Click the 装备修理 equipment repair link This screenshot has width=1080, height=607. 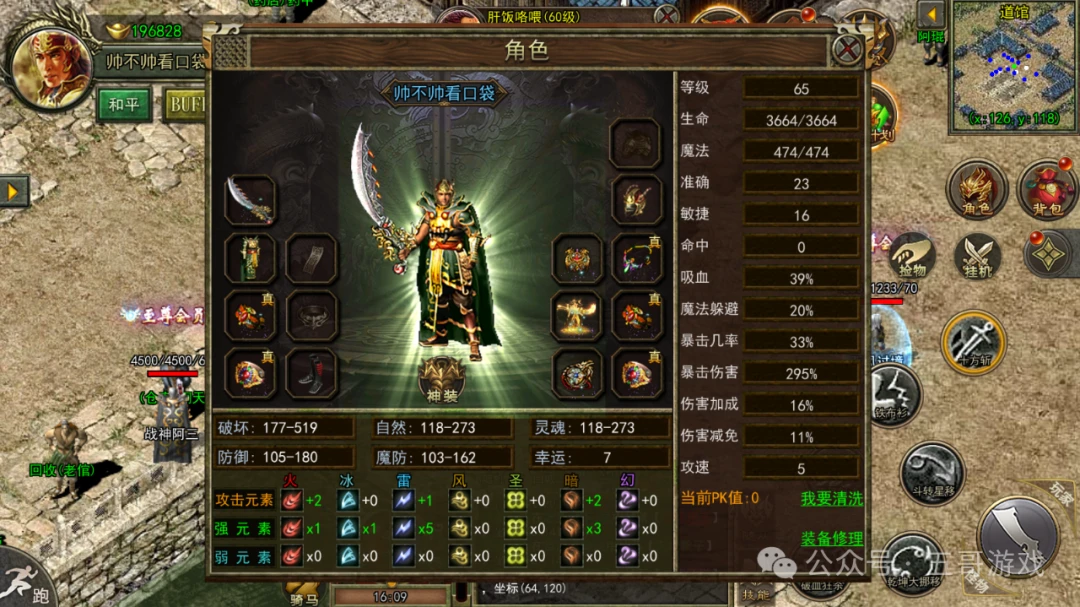coord(831,538)
